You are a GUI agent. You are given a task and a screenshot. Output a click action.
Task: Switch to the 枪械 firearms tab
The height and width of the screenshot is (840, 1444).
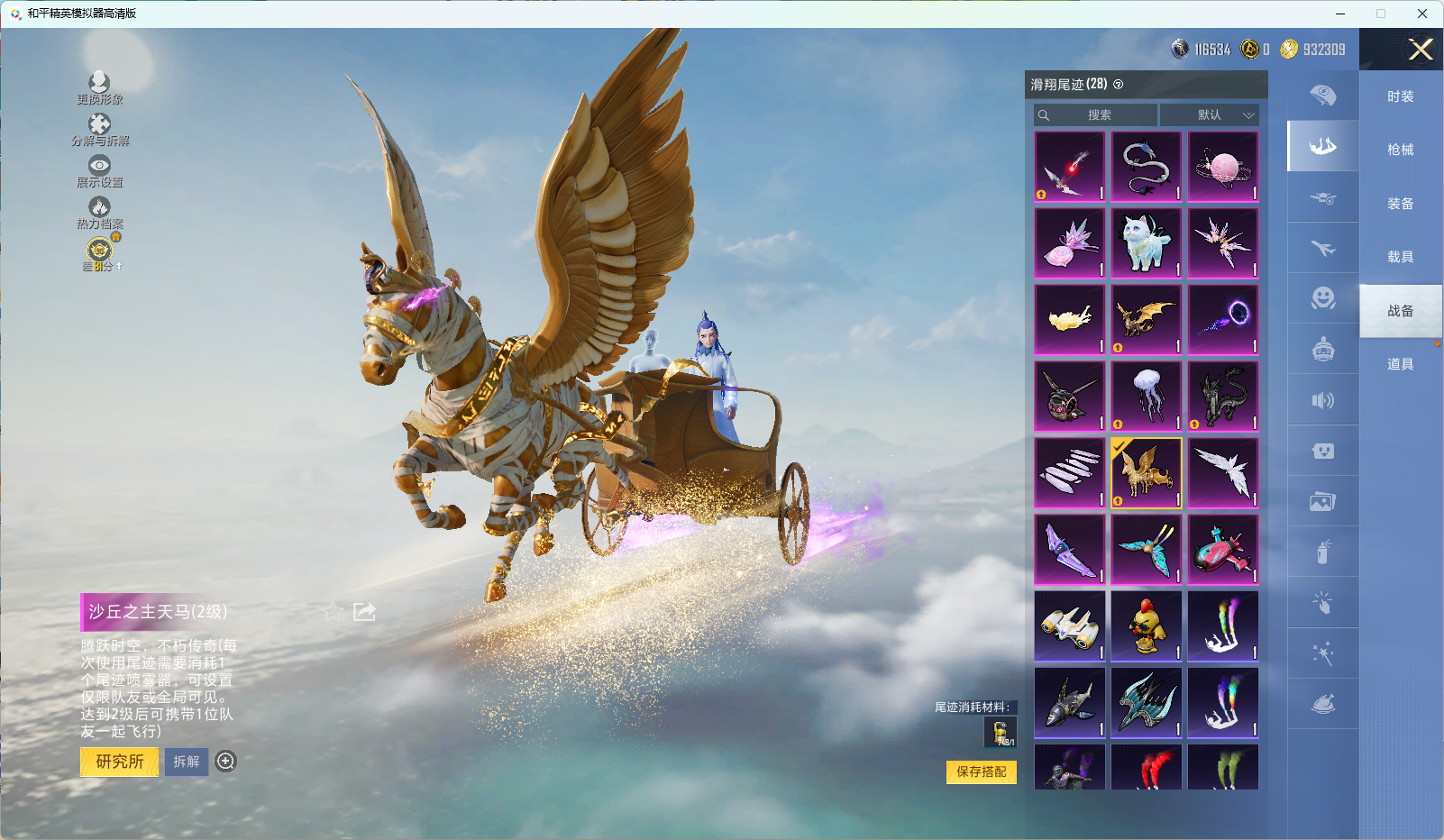(1400, 150)
